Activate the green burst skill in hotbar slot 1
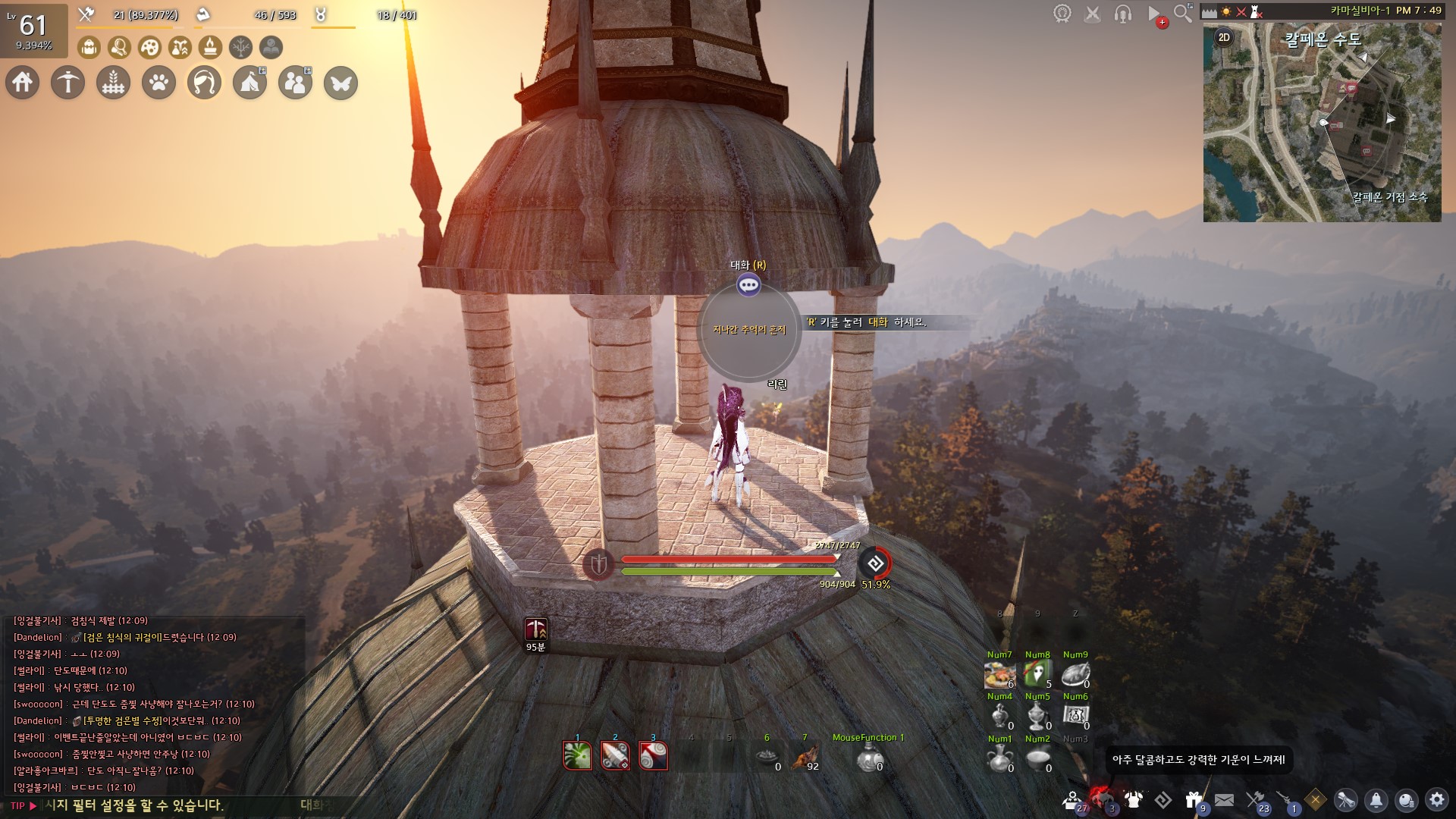This screenshot has height=819, width=1456. (577, 755)
